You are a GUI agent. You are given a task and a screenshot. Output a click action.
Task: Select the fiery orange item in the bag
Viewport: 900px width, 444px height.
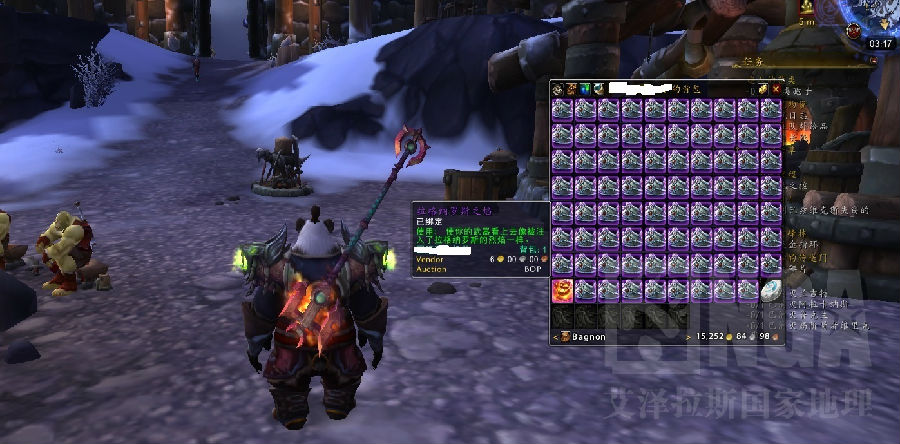561,290
